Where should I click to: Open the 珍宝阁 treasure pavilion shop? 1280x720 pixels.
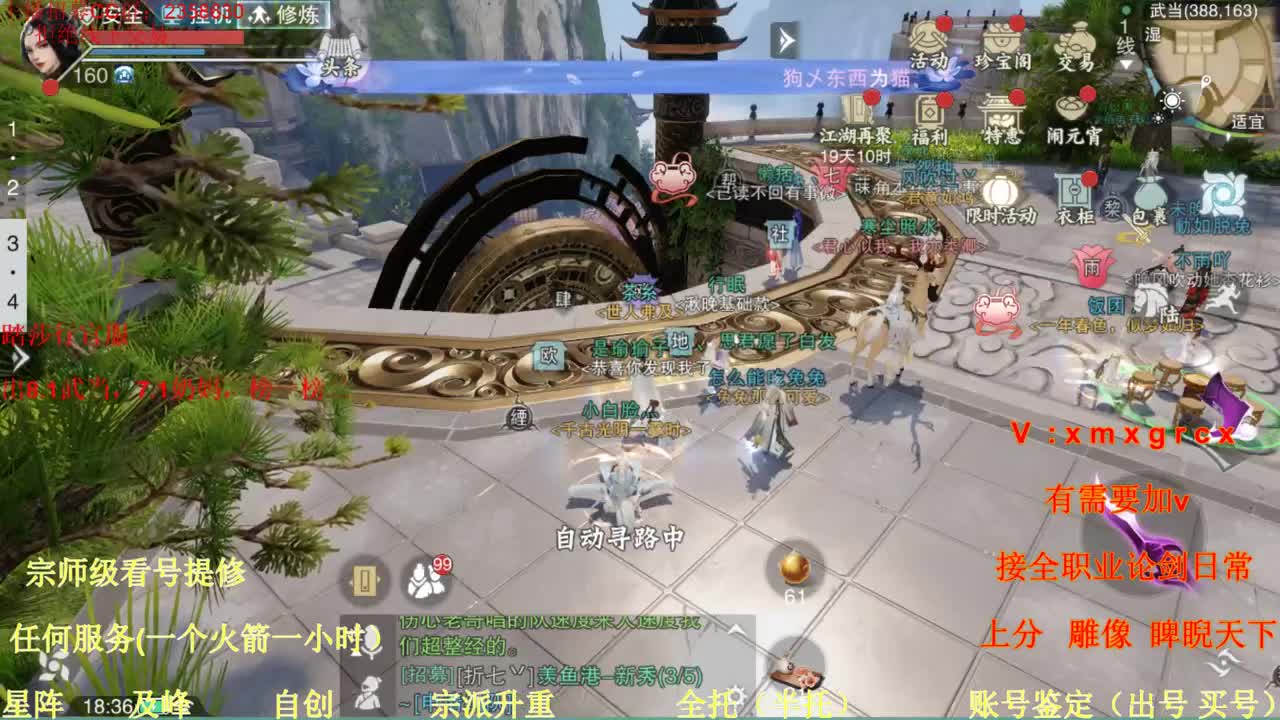click(x=1002, y=40)
